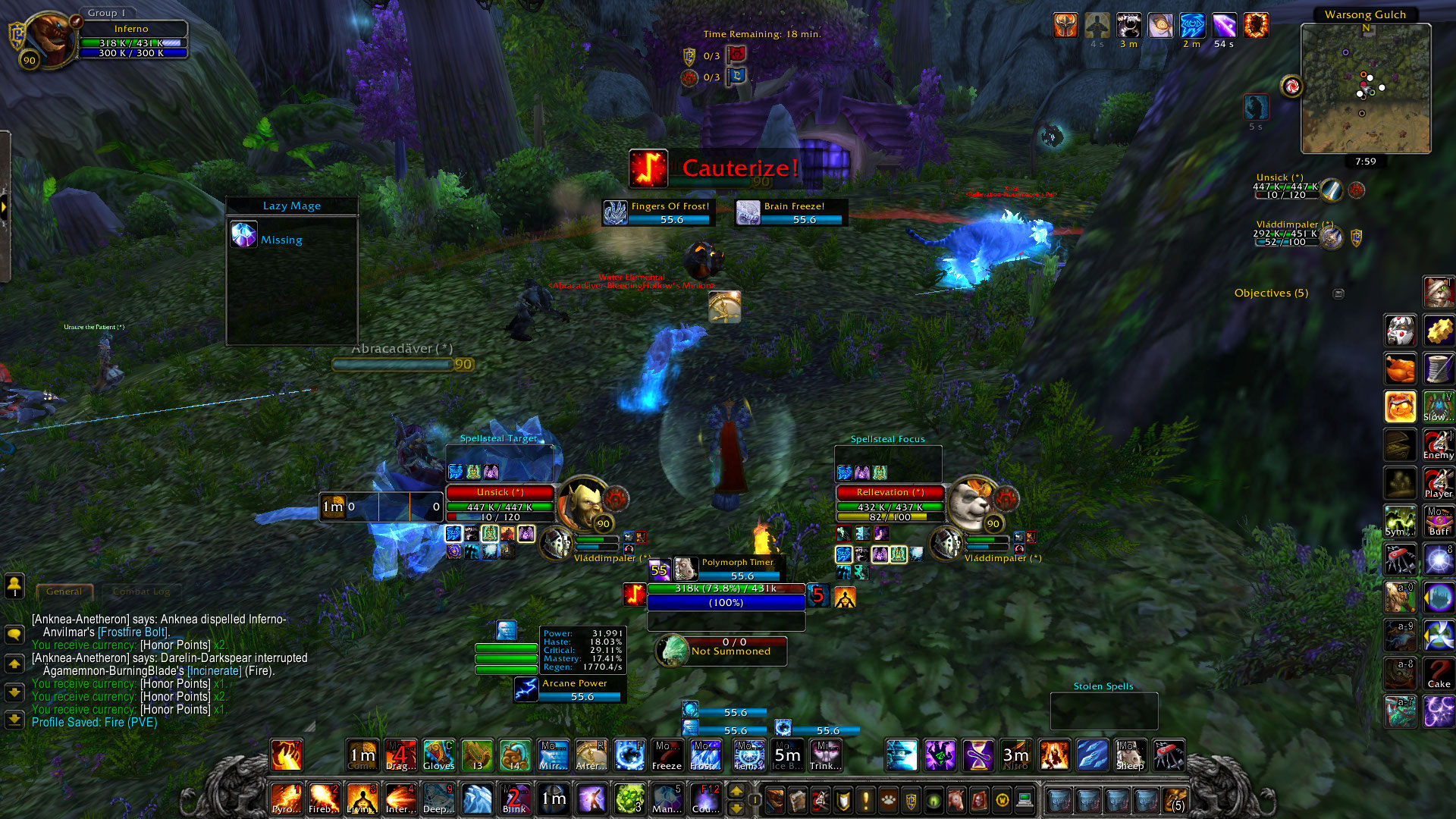This screenshot has height=819, width=1456.
Task: Select the Inferno player portrait frame
Action: (x=45, y=38)
